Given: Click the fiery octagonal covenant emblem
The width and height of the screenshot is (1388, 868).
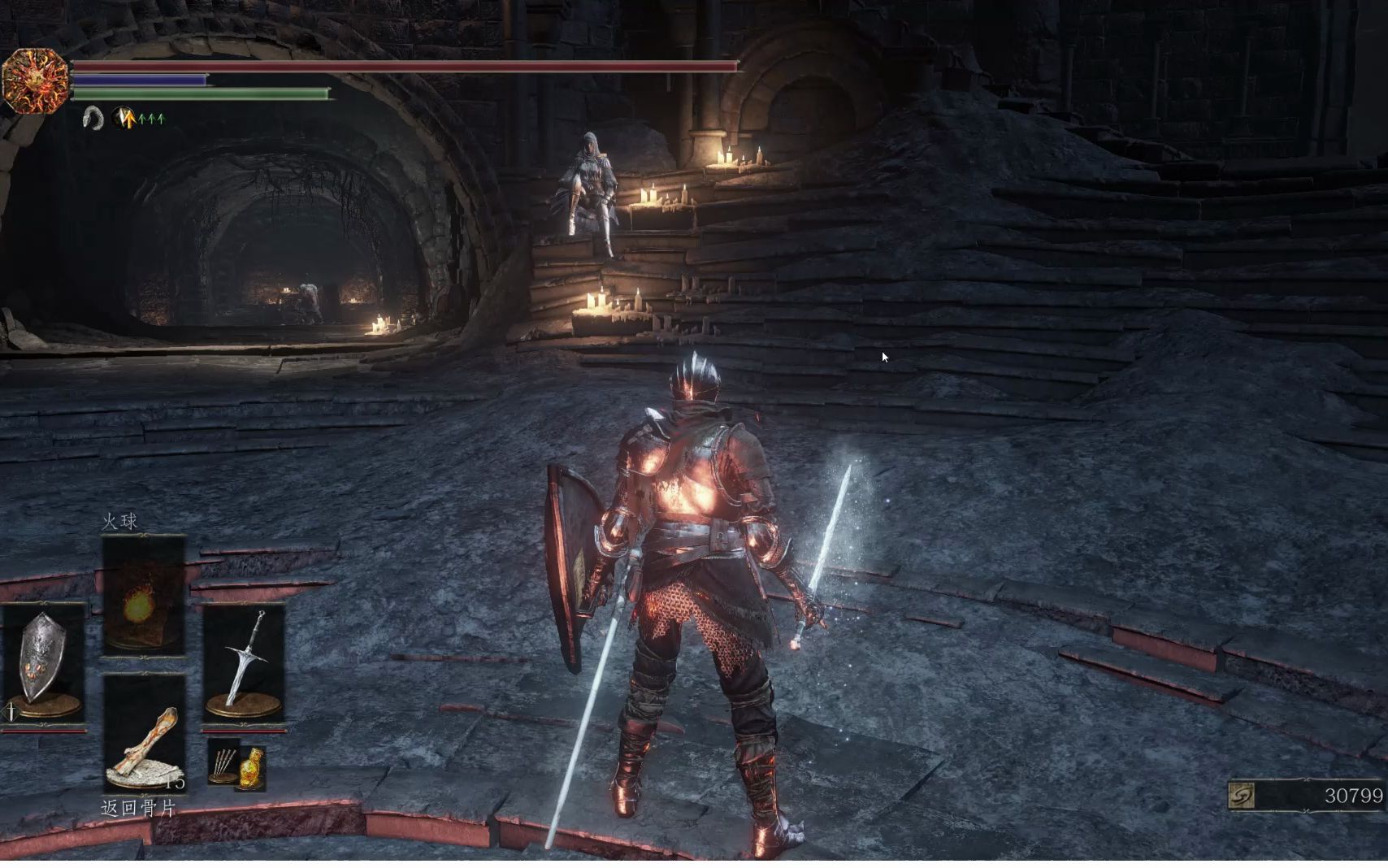Looking at the screenshot, I should click(x=34, y=80).
